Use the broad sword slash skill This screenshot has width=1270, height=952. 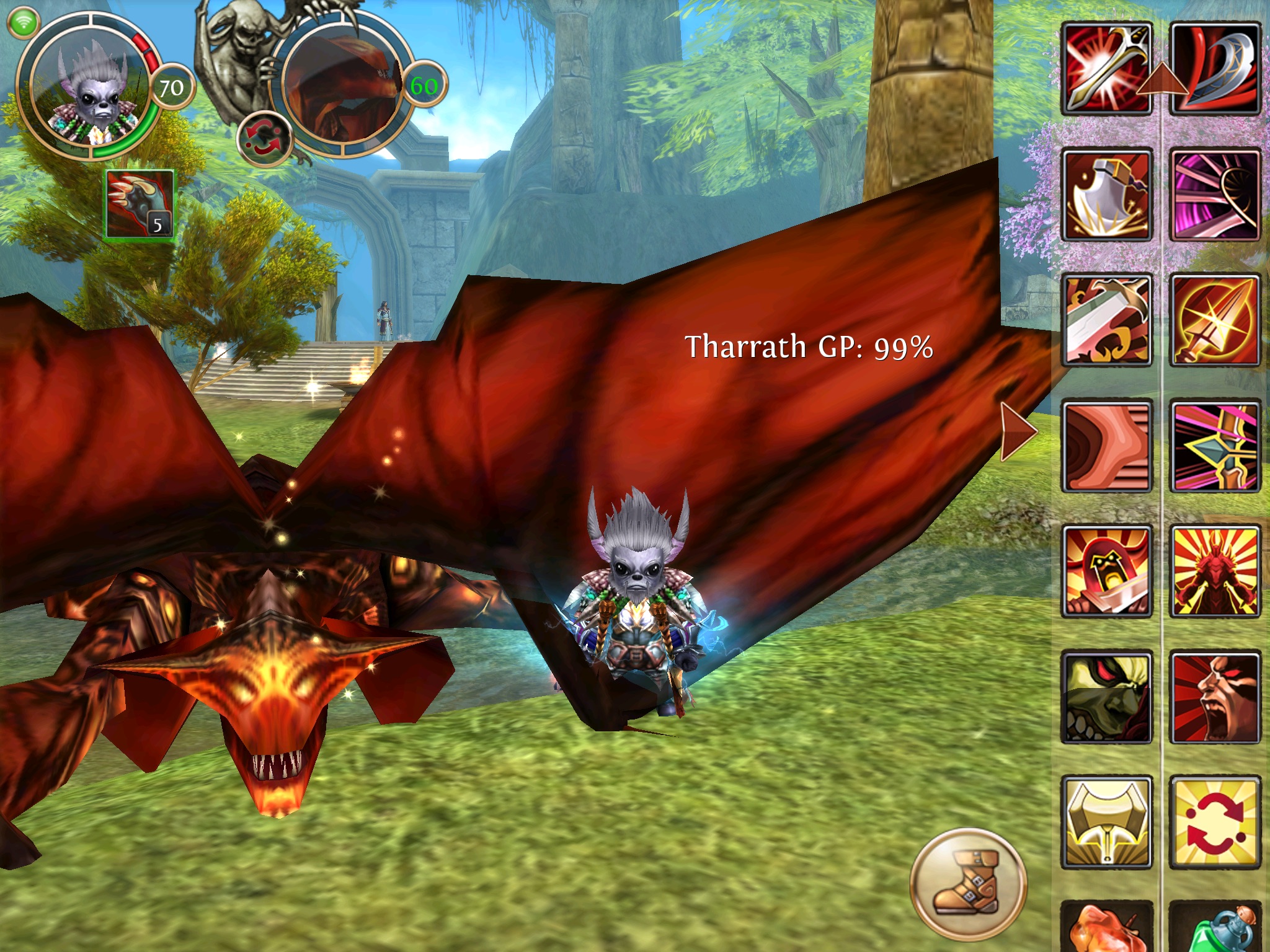1107,320
